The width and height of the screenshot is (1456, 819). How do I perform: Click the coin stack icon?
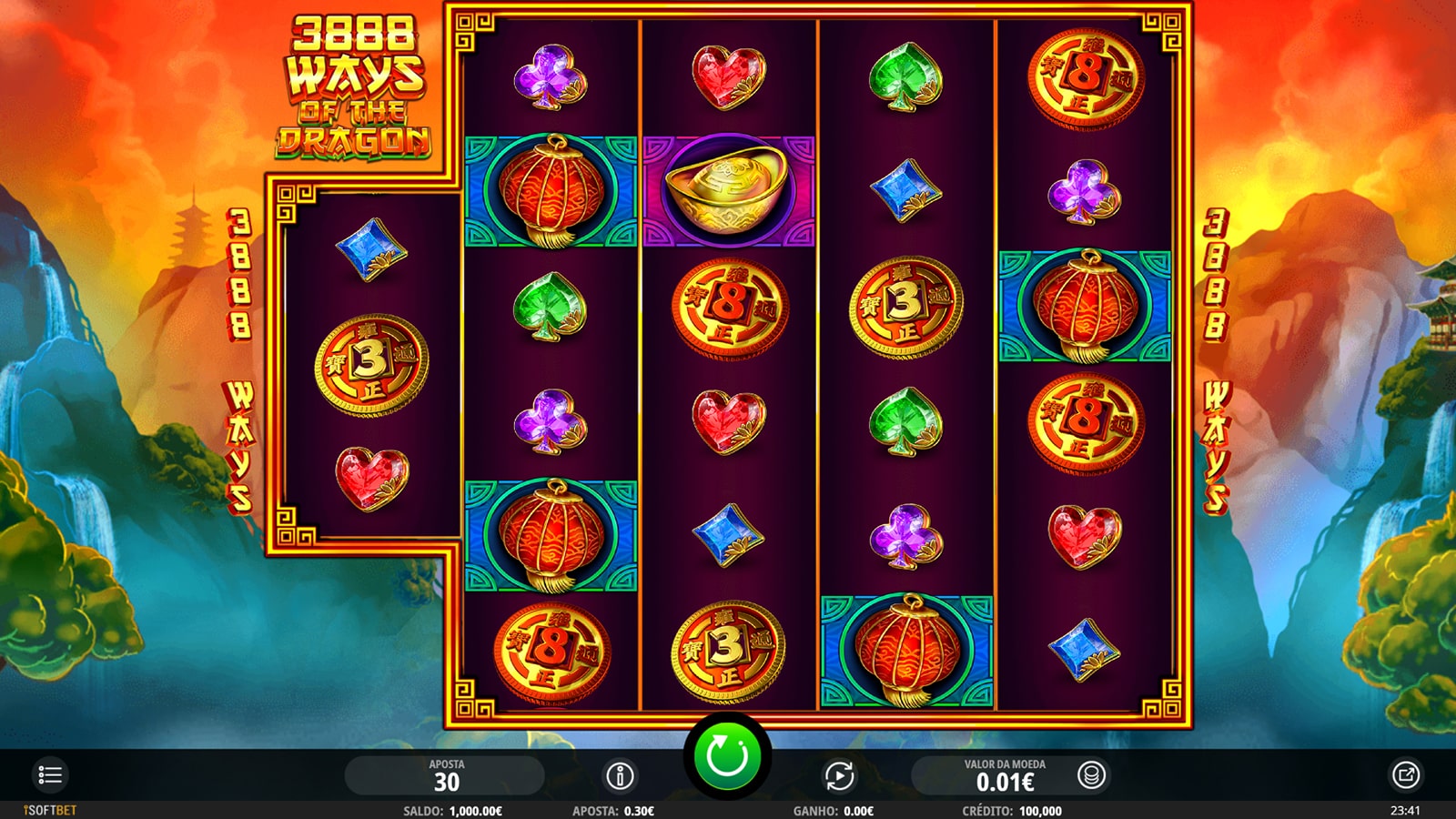click(x=1091, y=775)
